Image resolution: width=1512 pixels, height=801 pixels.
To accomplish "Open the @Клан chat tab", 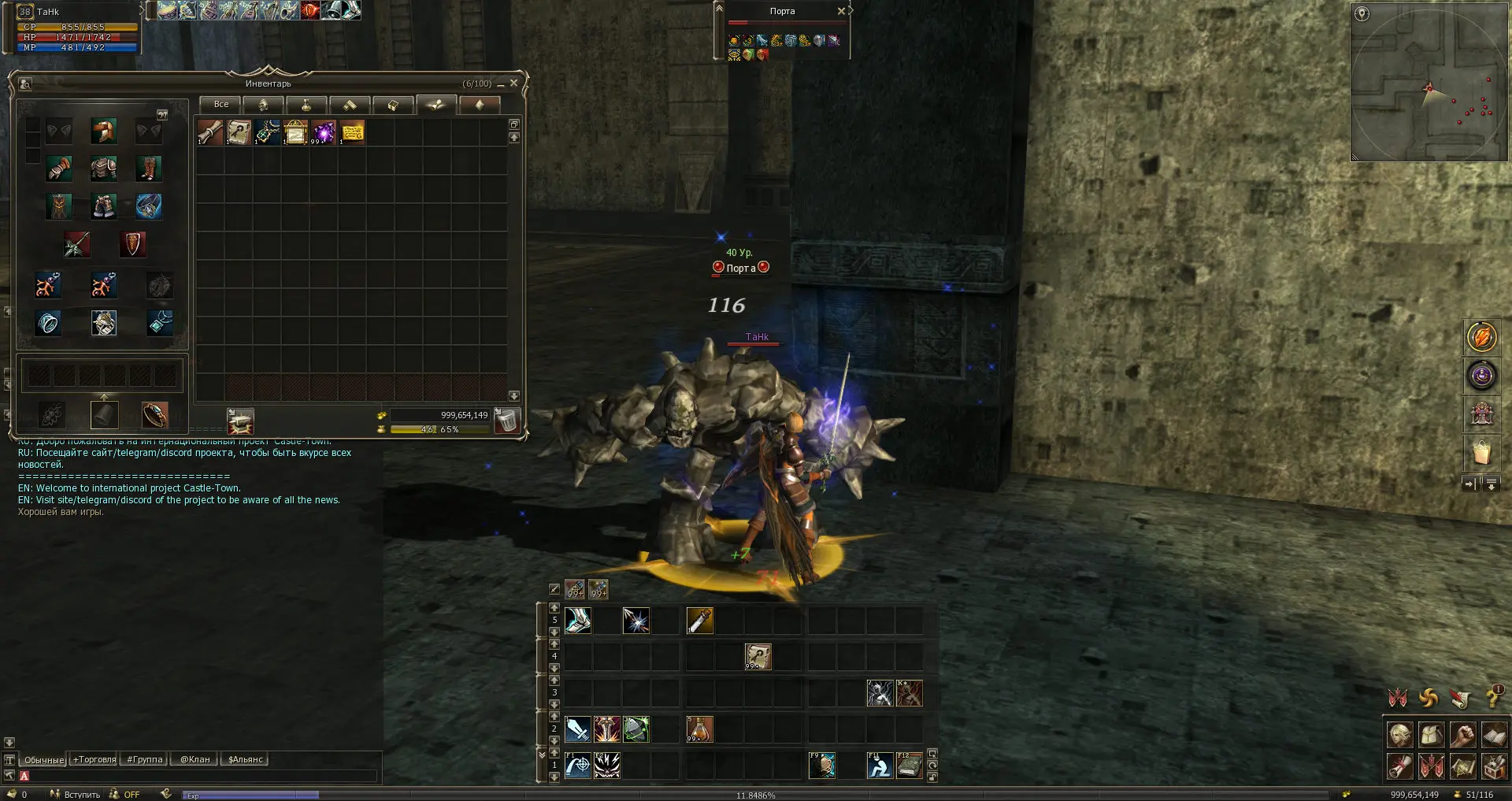I will tap(195, 760).
